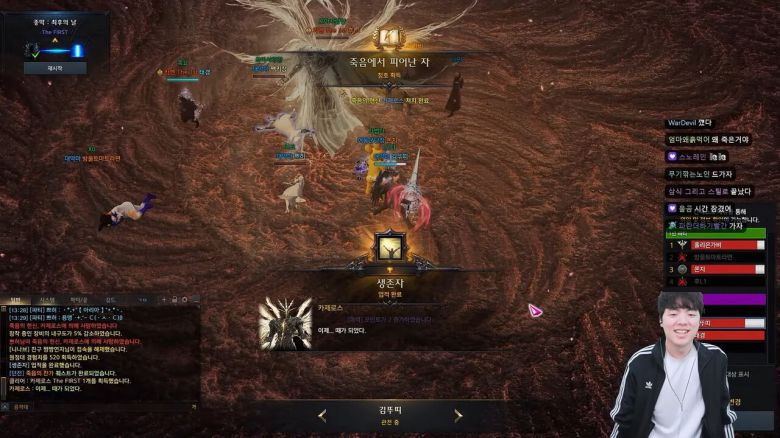Viewport: 780px width, 438px height.
Task: Switch to the 파티/공 chat tab
Action: tap(78, 299)
